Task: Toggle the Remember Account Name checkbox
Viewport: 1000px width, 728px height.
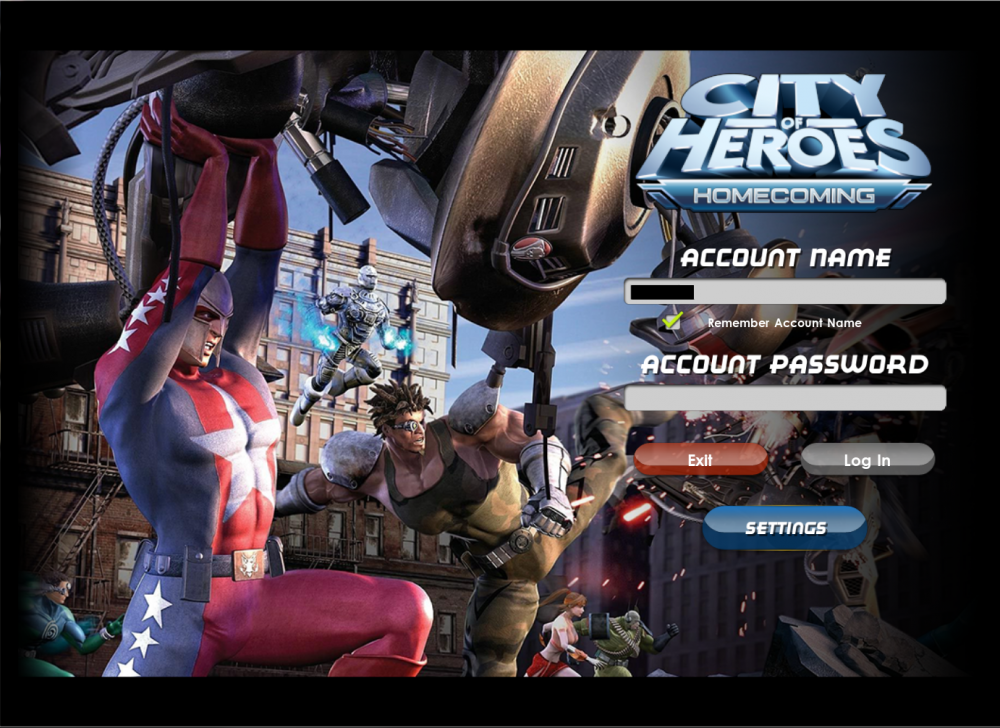Action: [673, 322]
